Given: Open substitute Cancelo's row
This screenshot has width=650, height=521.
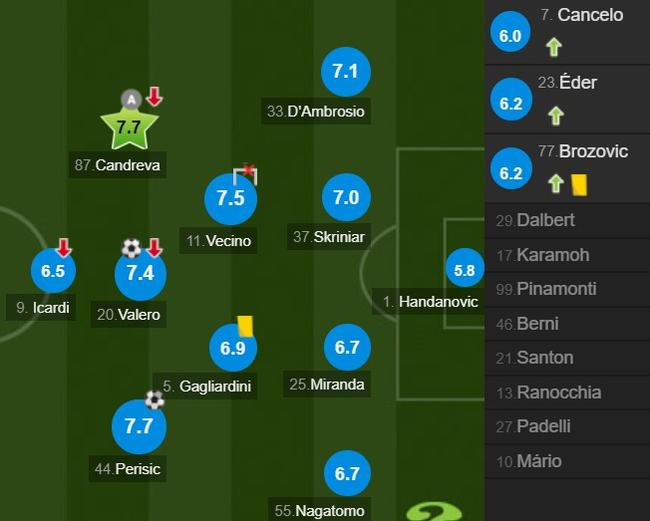Looking at the screenshot, I should (x=567, y=31).
